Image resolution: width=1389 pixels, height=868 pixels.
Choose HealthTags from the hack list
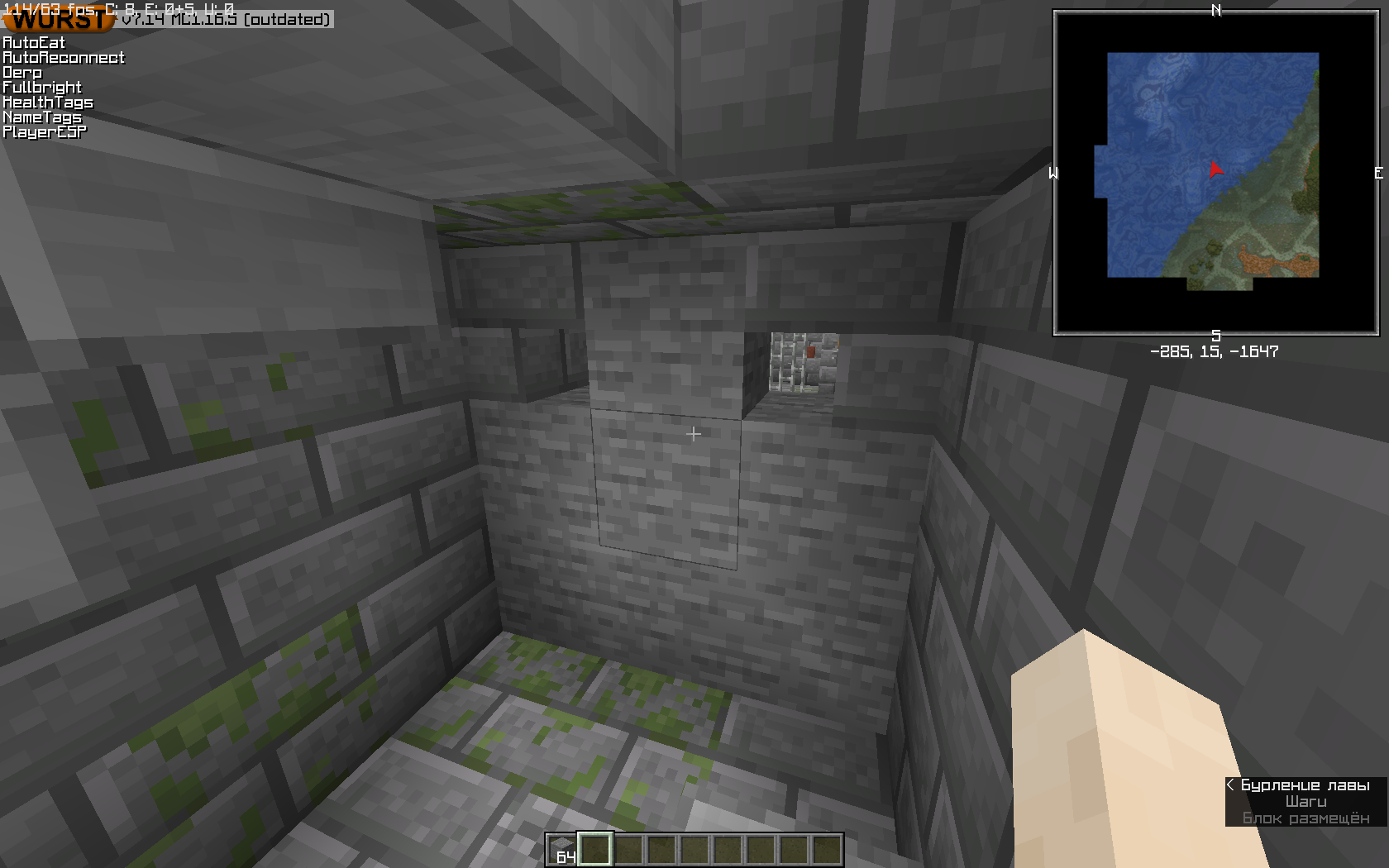pyautogui.click(x=48, y=102)
